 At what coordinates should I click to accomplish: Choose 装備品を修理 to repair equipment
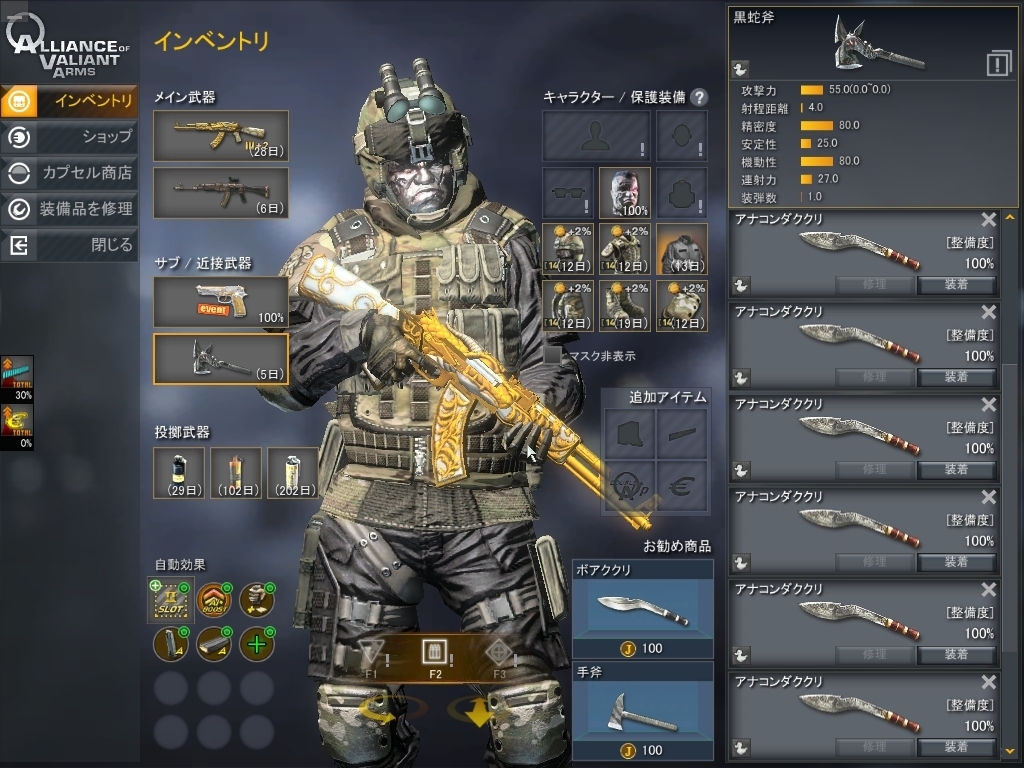coord(70,209)
